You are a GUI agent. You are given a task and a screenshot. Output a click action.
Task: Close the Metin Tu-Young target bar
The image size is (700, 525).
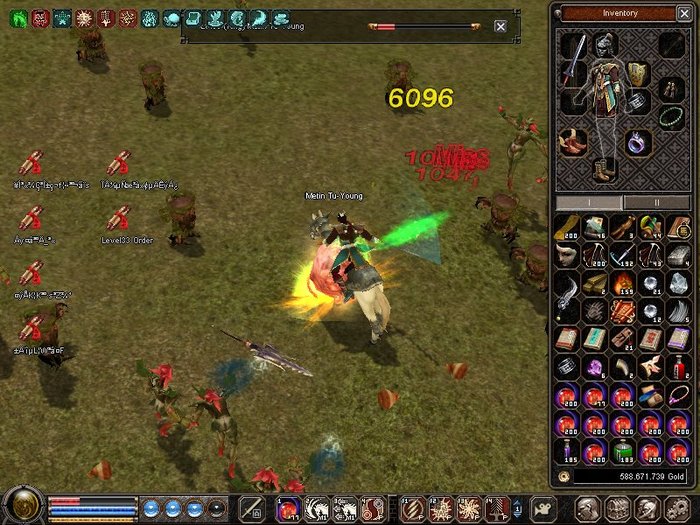click(x=500, y=26)
